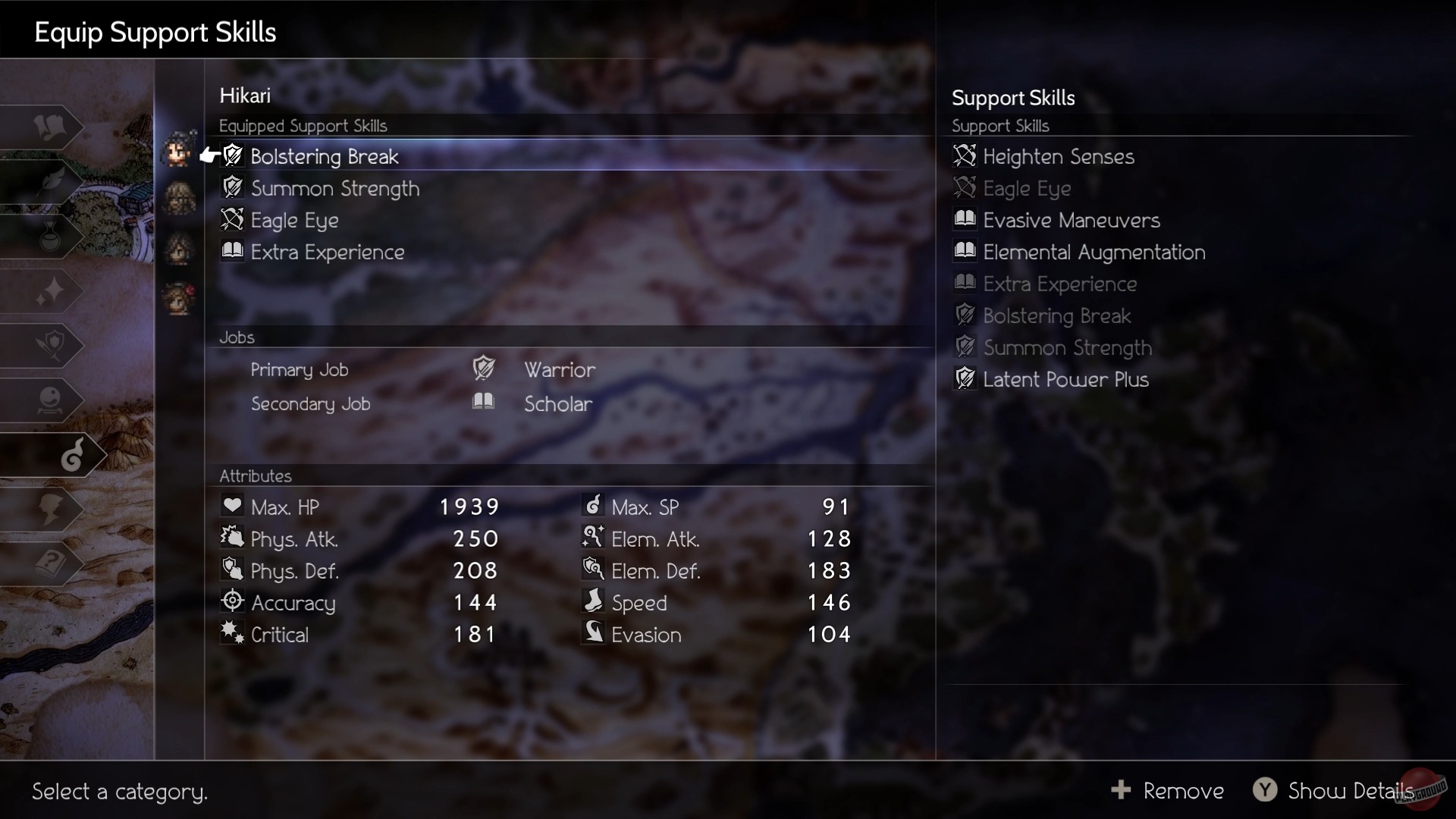Select Latent Power Plus support skill
This screenshot has height=819, width=1456.
point(1065,379)
